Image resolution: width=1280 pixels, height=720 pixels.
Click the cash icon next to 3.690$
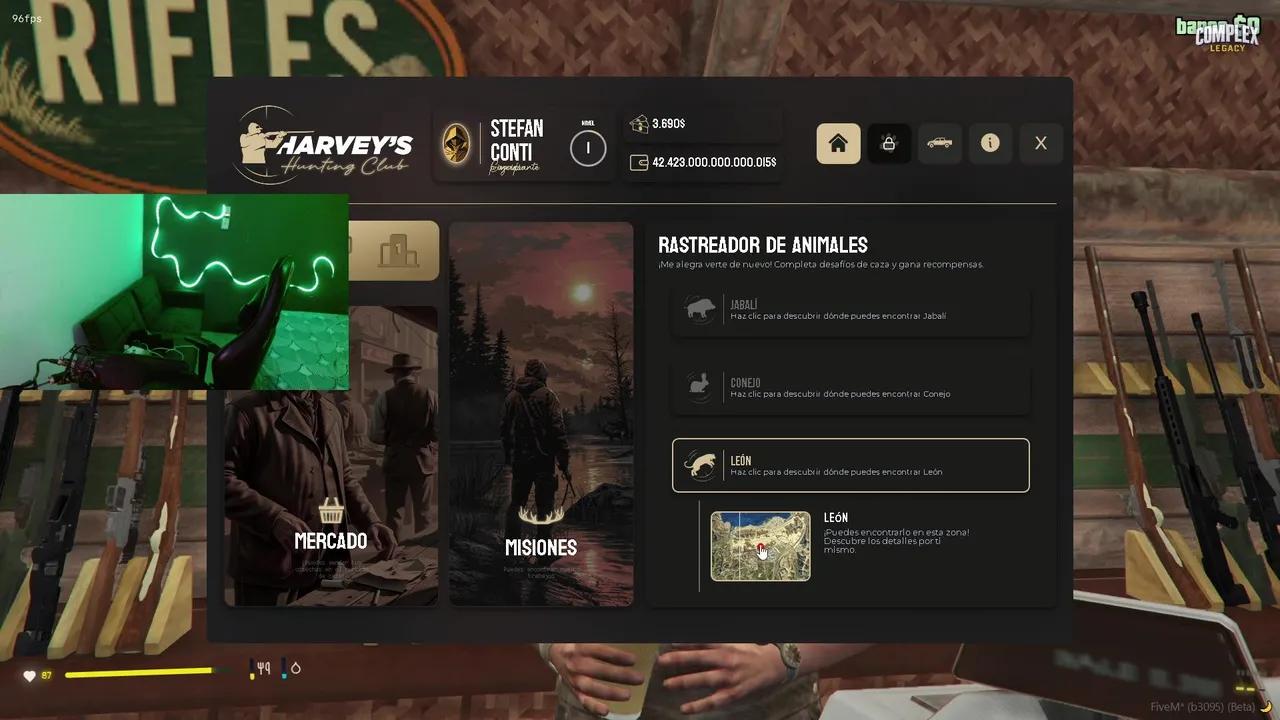click(638, 123)
